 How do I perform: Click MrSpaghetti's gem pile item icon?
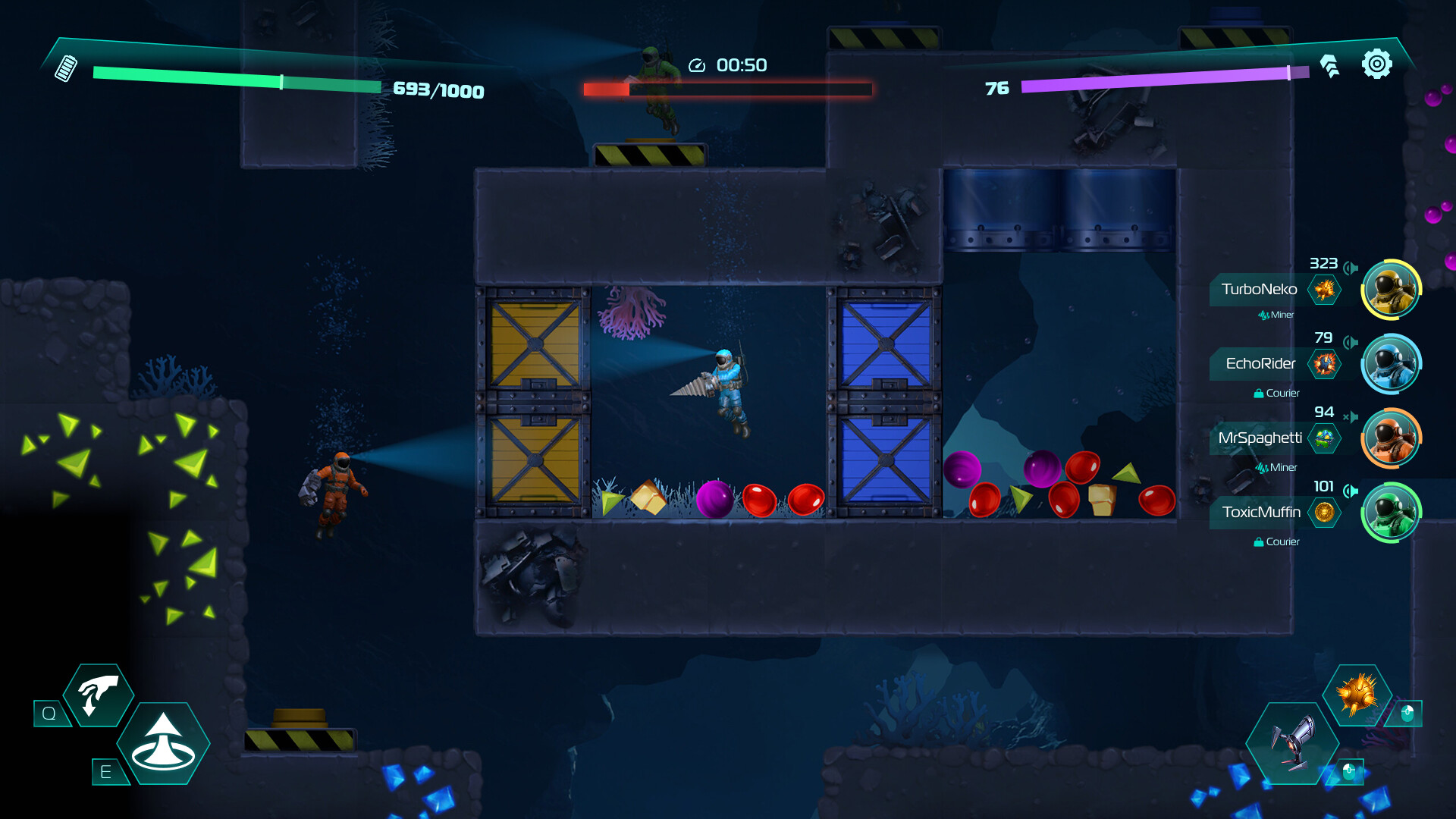[x=1325, y=438]
